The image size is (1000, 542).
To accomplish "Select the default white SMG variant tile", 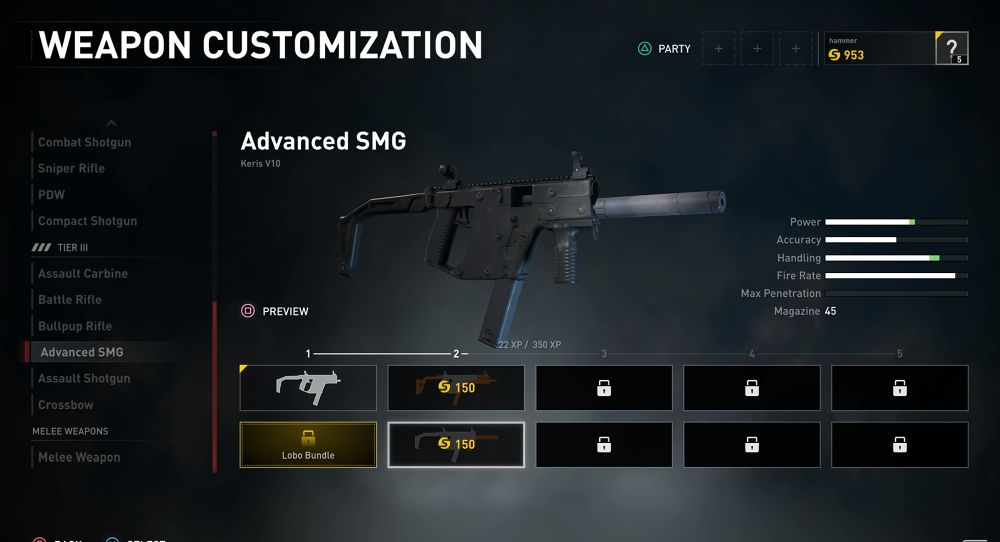I will coord(308,388).
